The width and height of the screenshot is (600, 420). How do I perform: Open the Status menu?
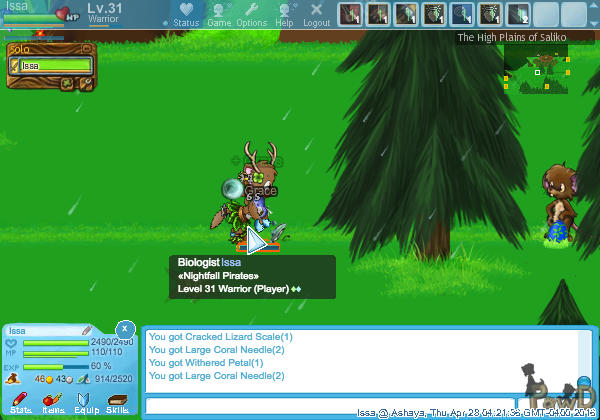[x=185, y=14]
